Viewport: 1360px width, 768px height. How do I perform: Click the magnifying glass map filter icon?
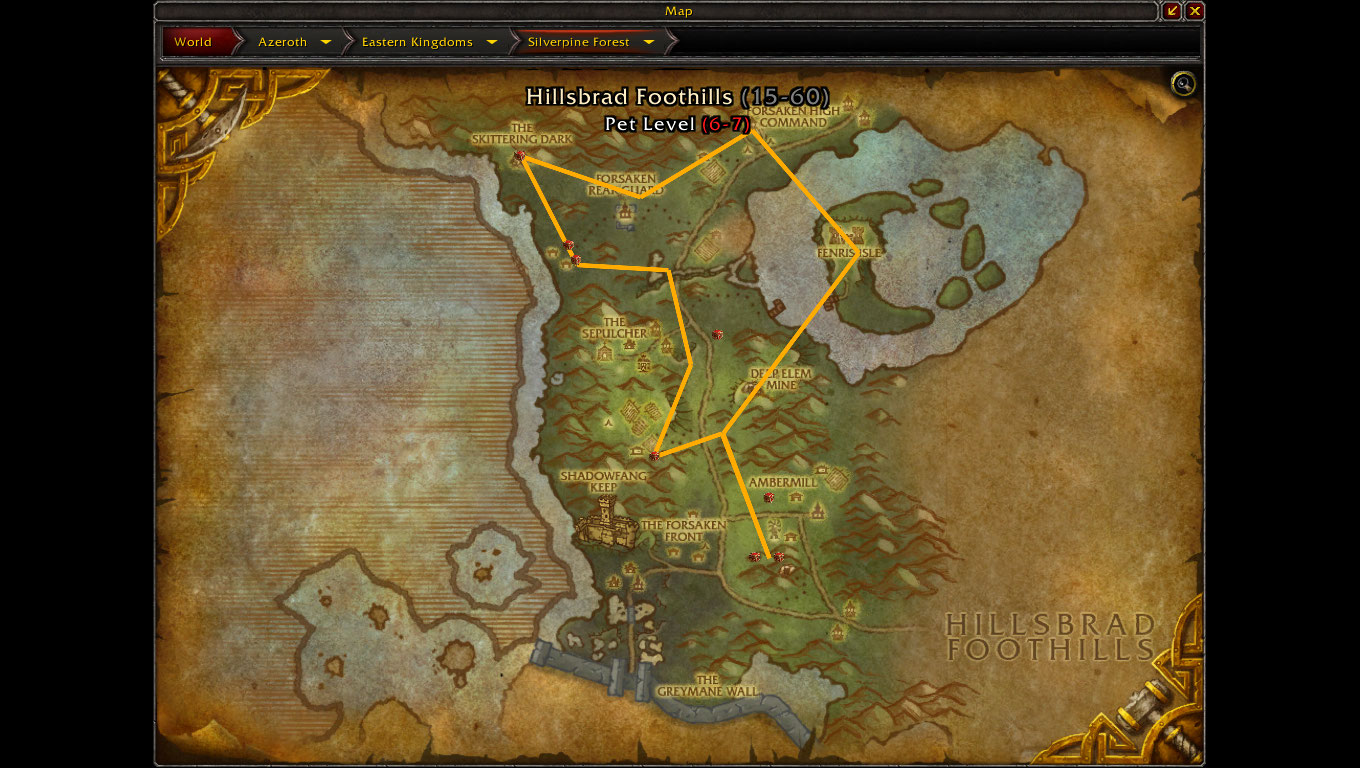click(x=1183, y=84)
